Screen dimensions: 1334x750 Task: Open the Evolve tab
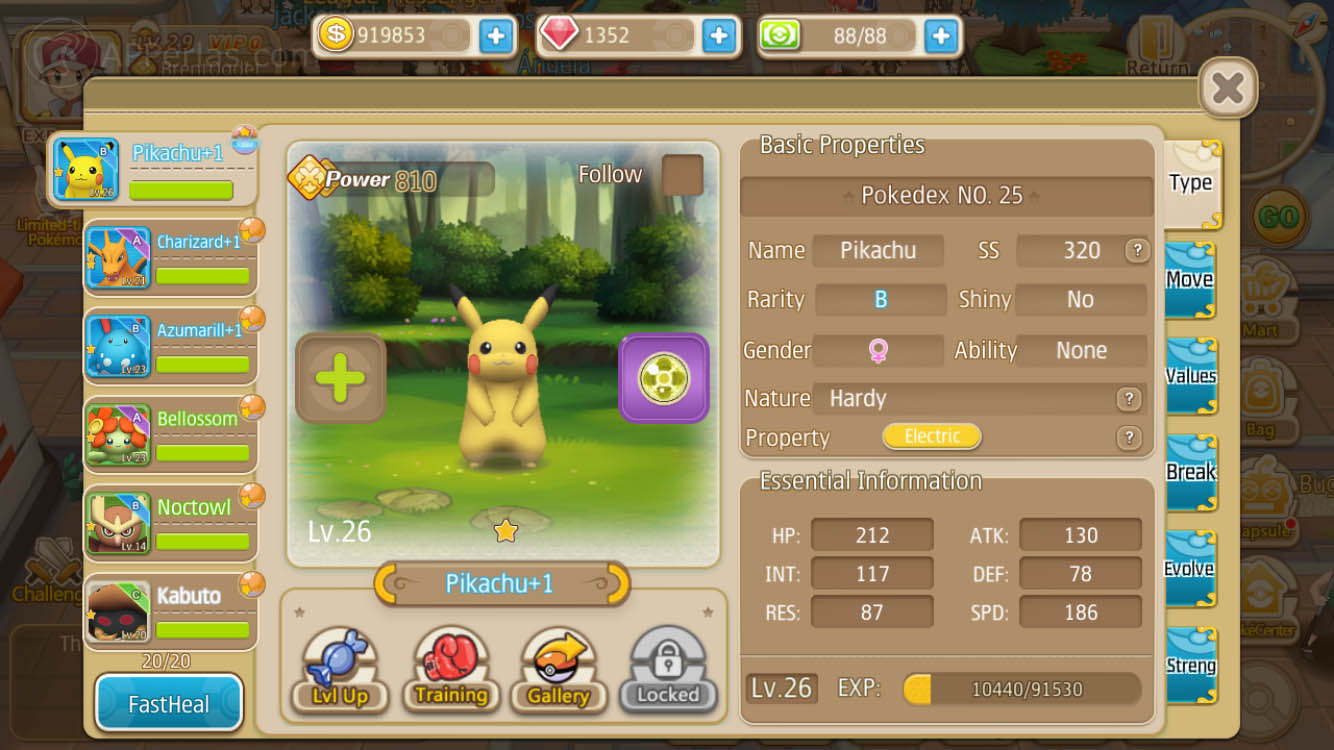[x=1190, y=569]
